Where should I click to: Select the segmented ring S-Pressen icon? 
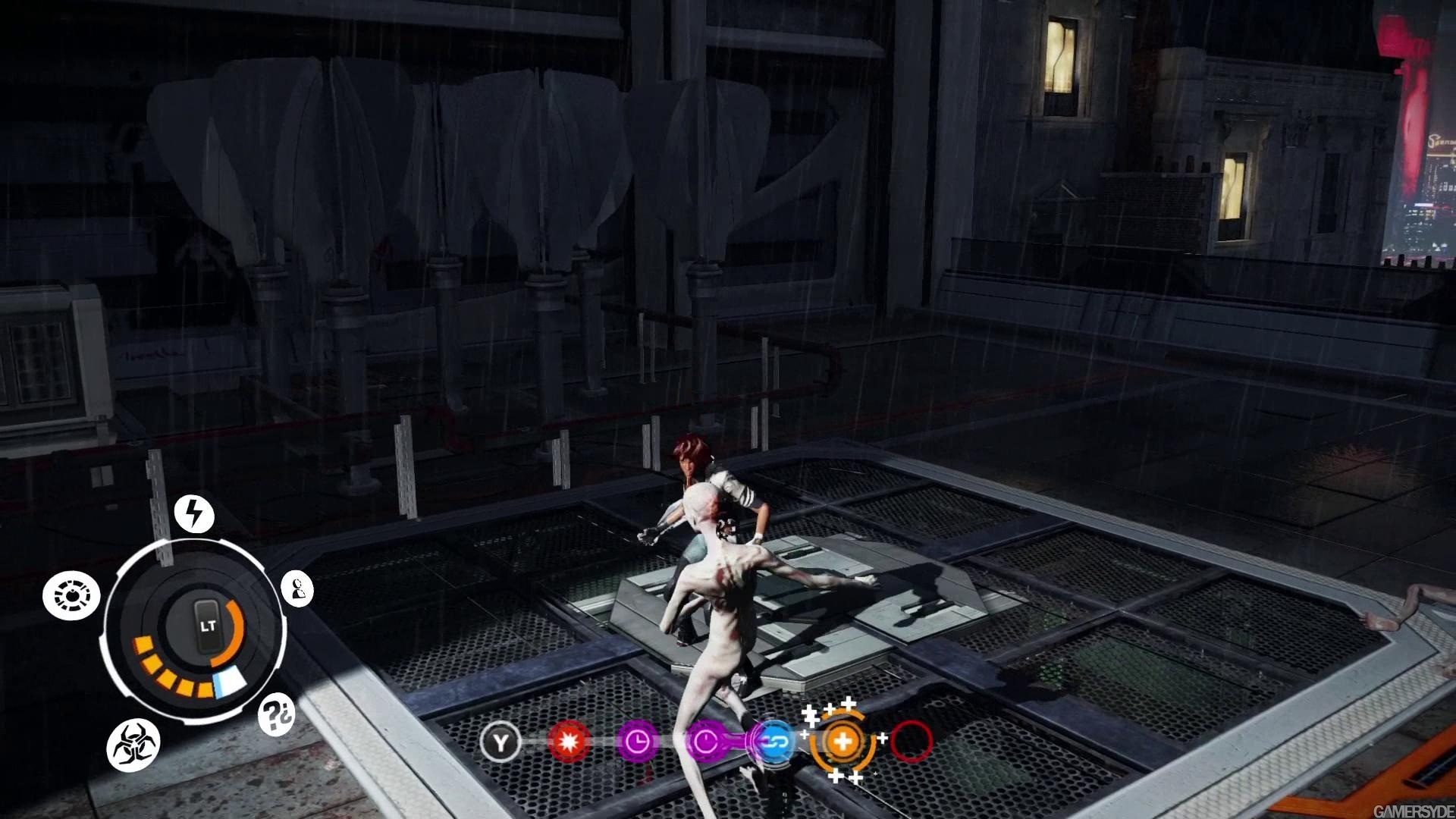[71, 596]
